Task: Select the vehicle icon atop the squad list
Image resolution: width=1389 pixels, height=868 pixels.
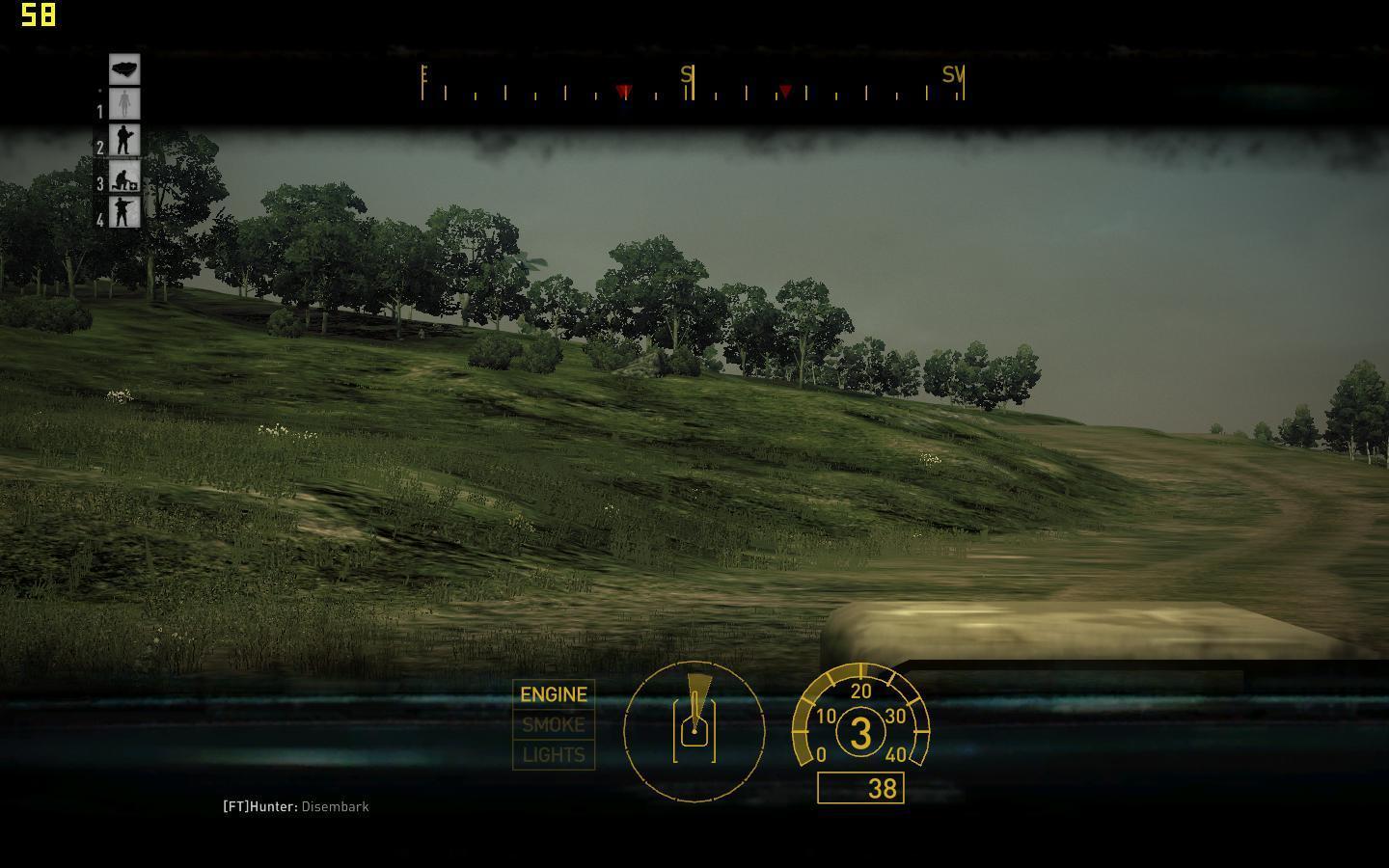Action: [124, 68]
